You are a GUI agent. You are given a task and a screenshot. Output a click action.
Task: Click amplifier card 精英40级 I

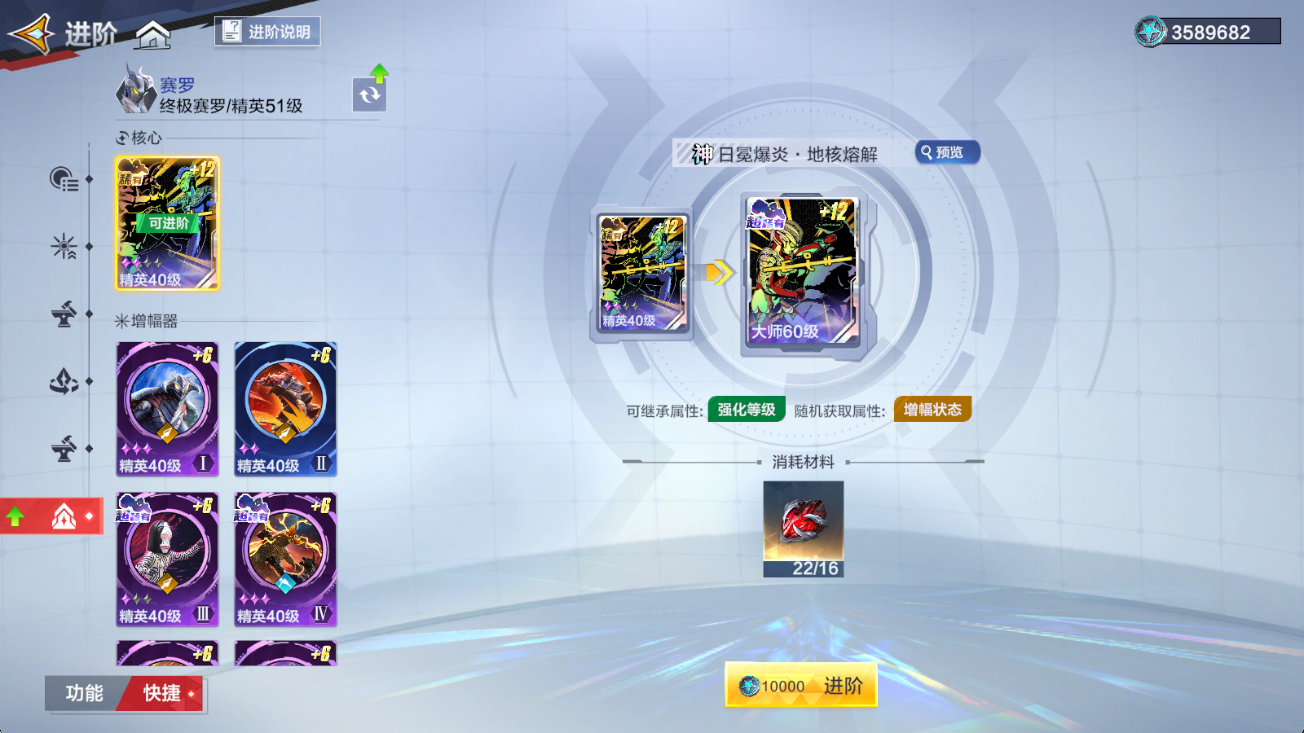[x=167, y=408]
